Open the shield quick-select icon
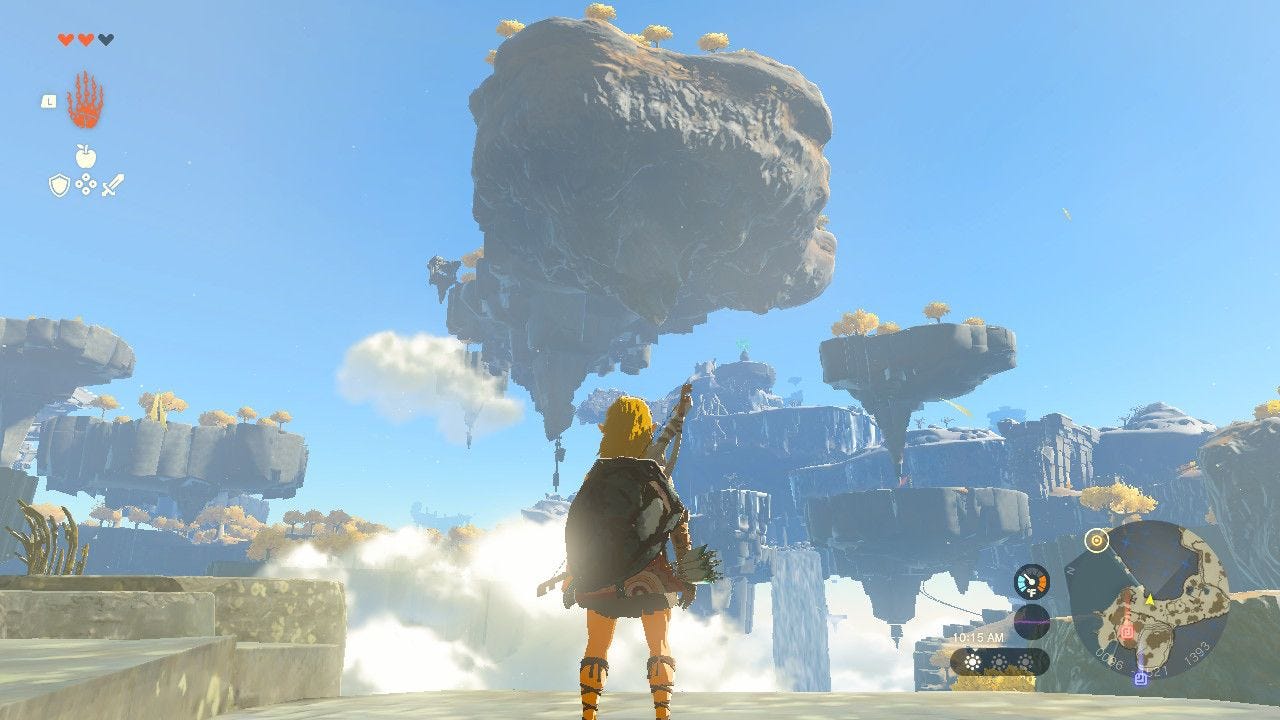1280x720 pixels. click(x=59, y=185)
